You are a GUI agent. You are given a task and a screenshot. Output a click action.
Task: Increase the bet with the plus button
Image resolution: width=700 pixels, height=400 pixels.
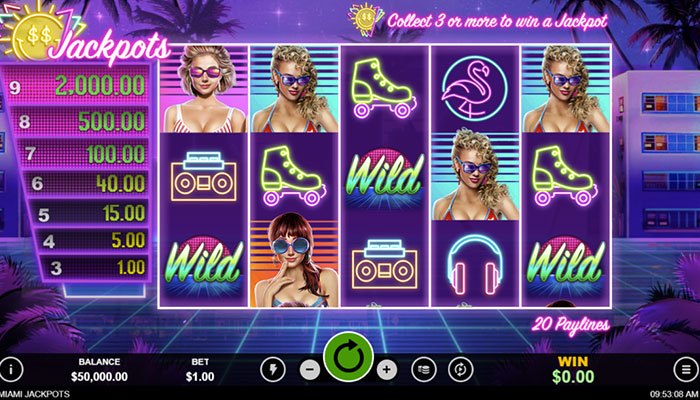[x=388, y=368]
